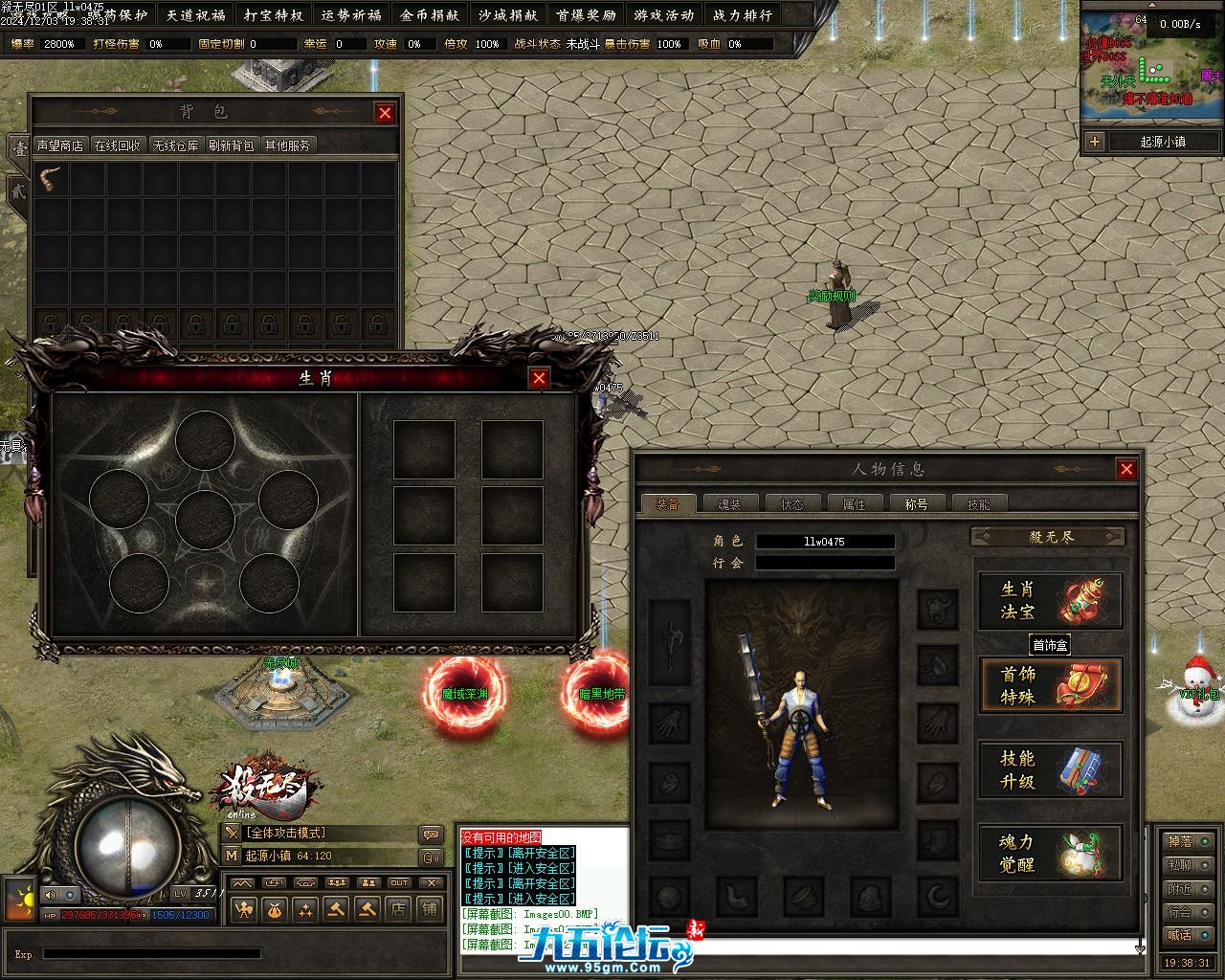Open the 技能升级 skill upgrade button
The width and height of the screenshot is (1225, 980).
1050,770
